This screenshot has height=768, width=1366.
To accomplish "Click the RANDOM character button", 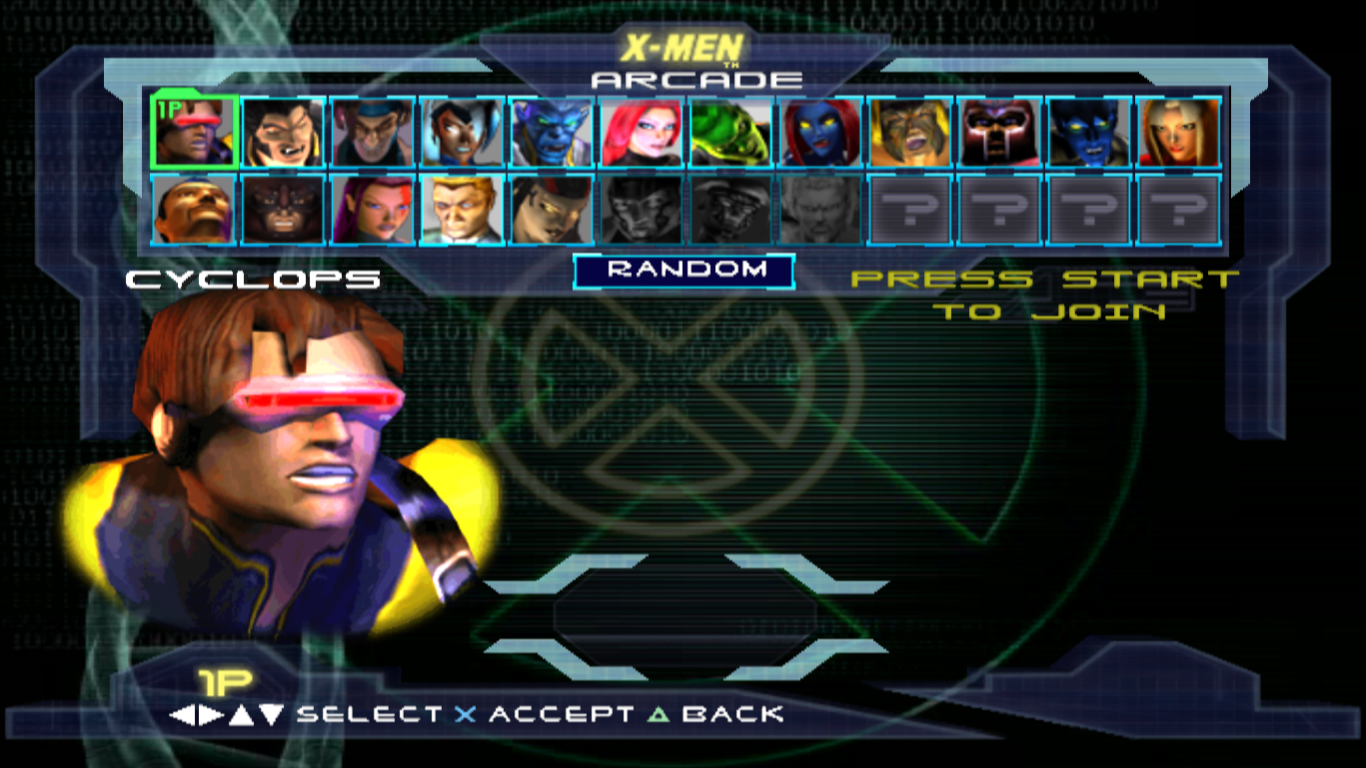I will click(684, 271).
